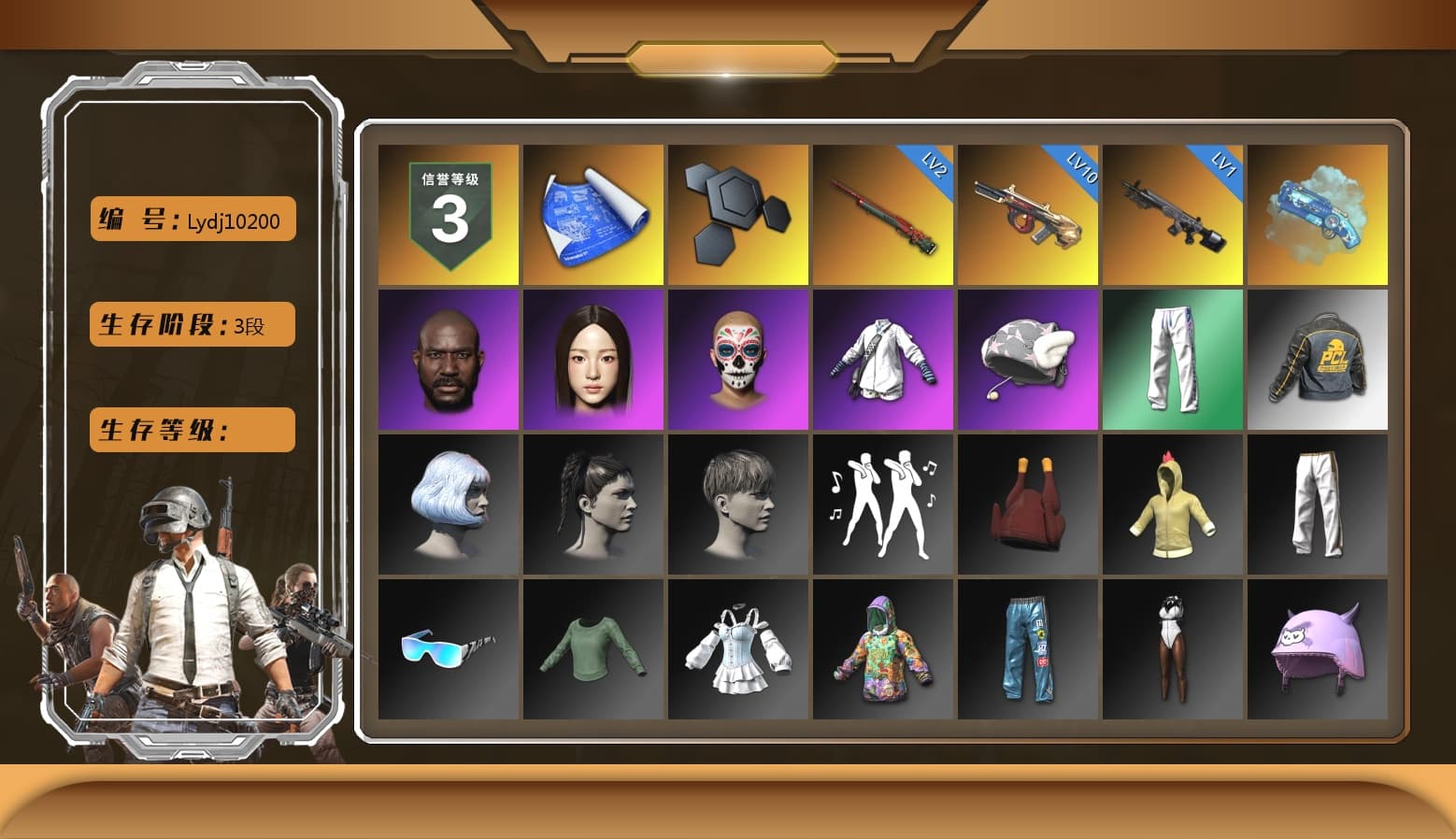Screen dimensions: 1456x839
Task: Select the LV10 golden Tommy gun skin
Action: point(1028,213)
